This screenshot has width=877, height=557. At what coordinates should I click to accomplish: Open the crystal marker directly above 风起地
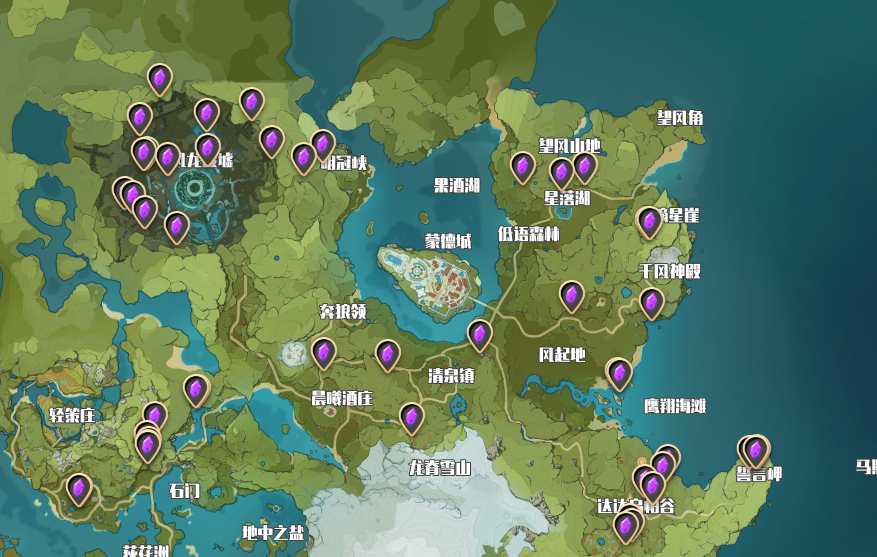[x=571, y=295]
